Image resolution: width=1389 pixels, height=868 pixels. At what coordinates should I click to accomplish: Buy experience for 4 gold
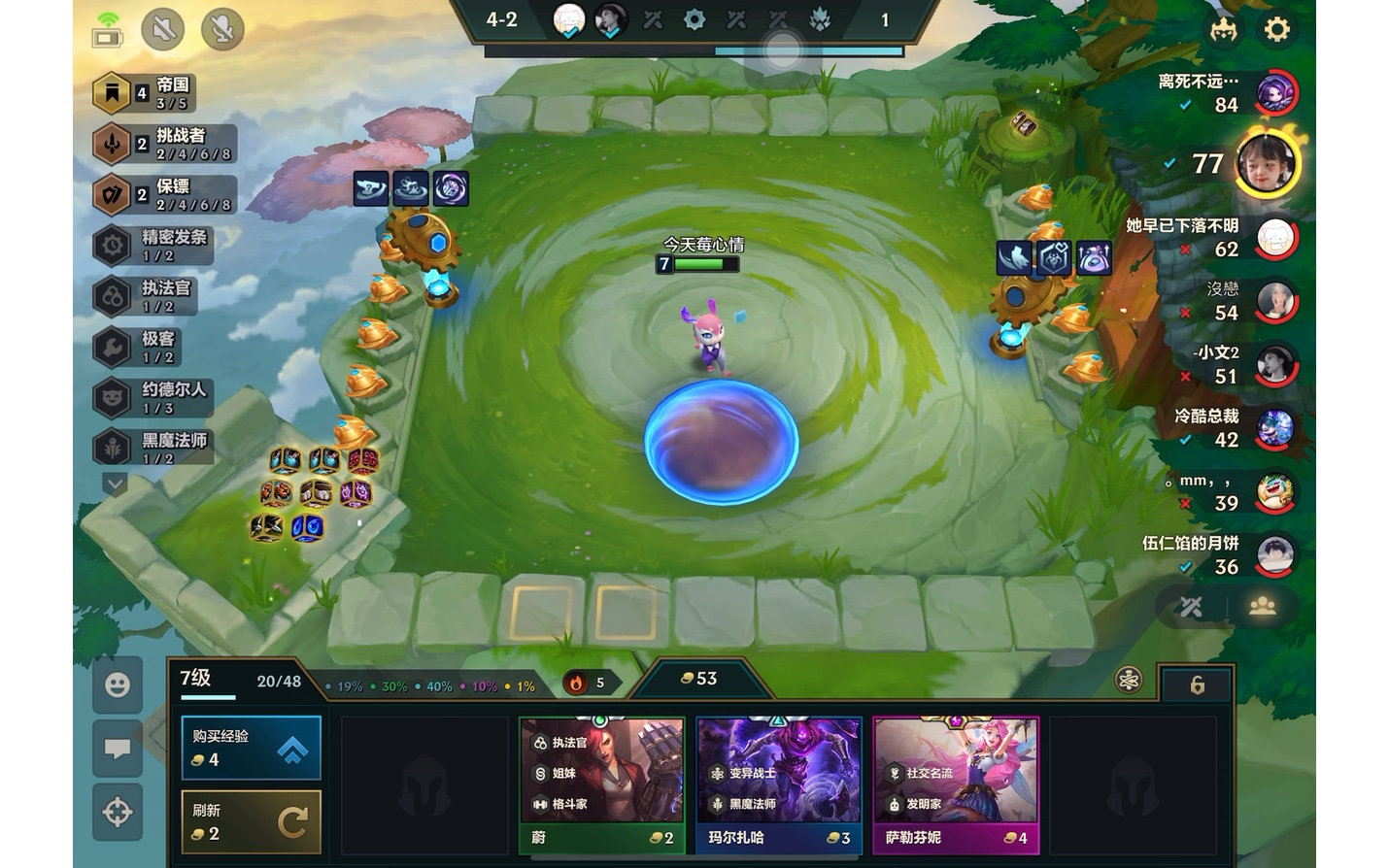point(251,748)
